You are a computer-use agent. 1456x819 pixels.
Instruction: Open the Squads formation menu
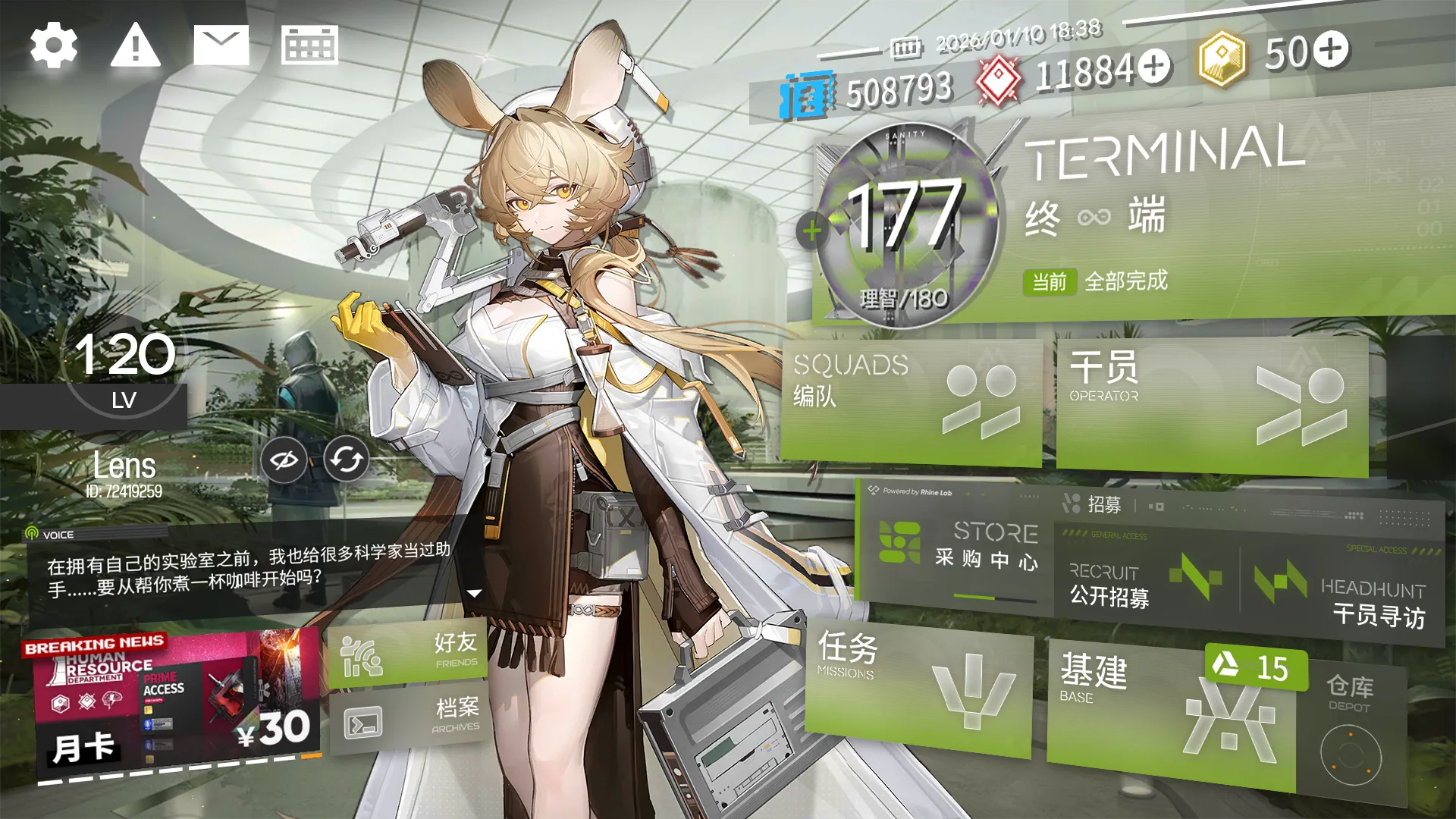[x=910, y=400]
